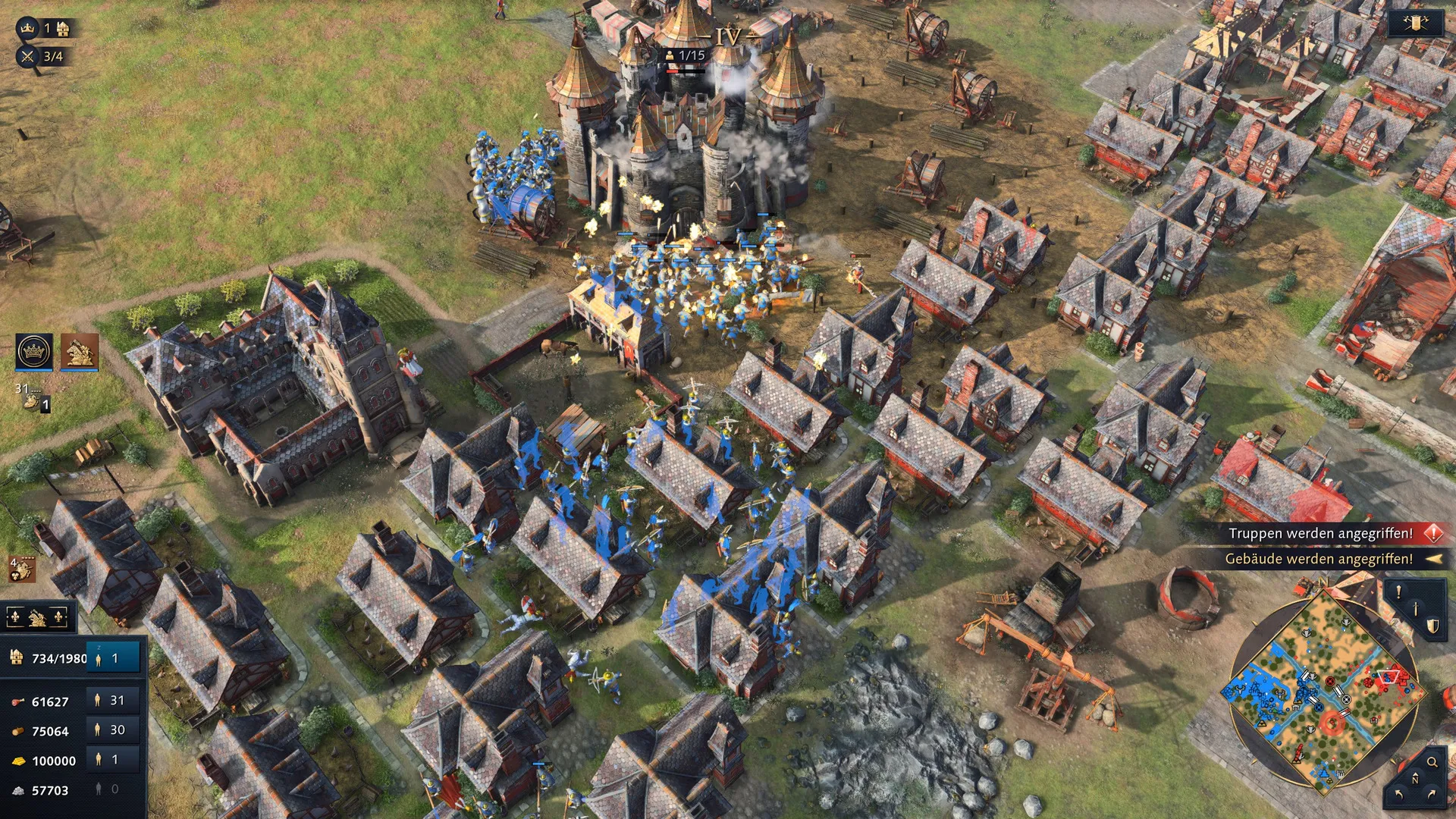Select the 31-unit cavalry group badge
The image size is (1456, 819).
click(32, 397)
